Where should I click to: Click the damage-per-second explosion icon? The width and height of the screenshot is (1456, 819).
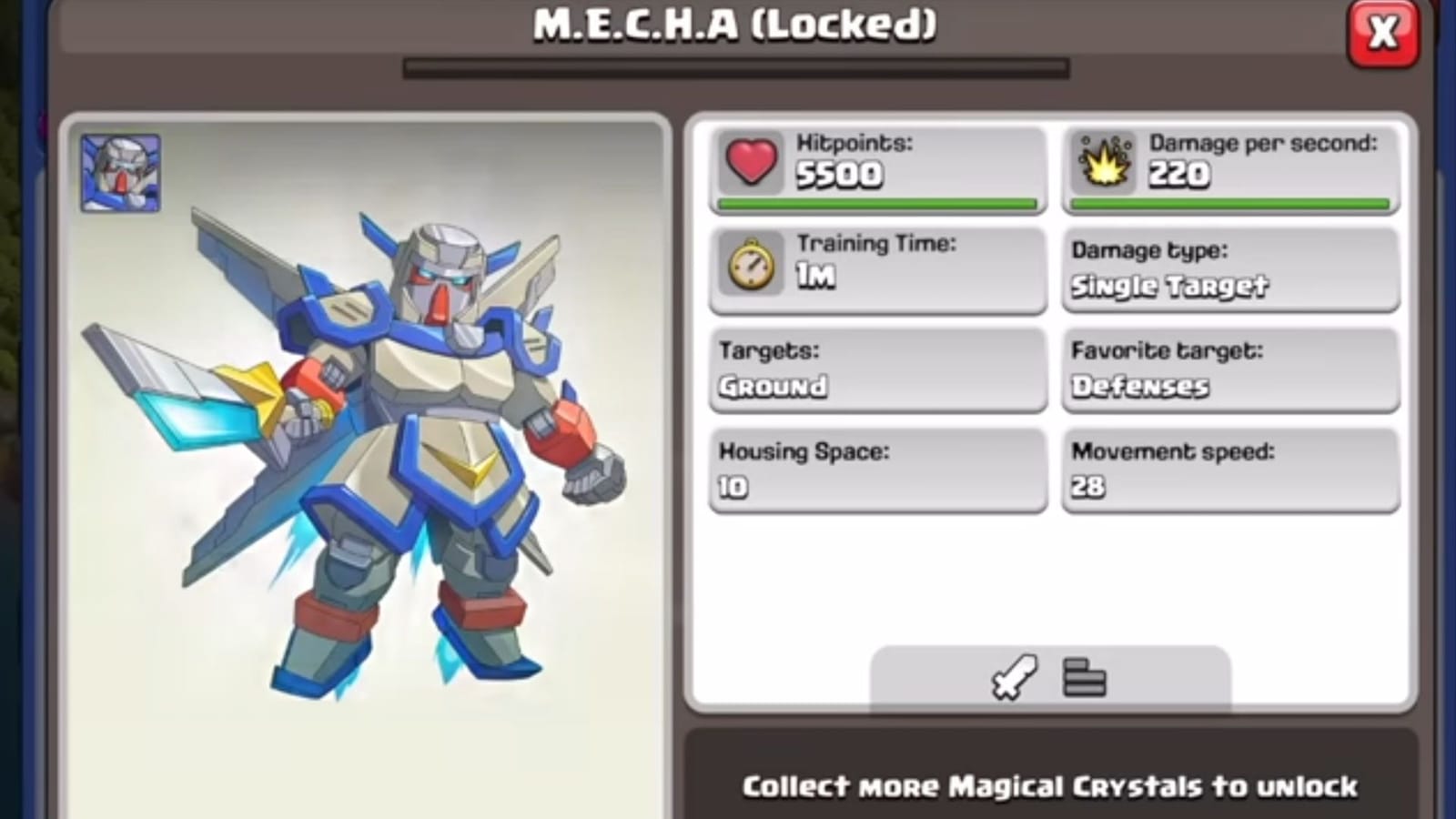coord(1103,163)
